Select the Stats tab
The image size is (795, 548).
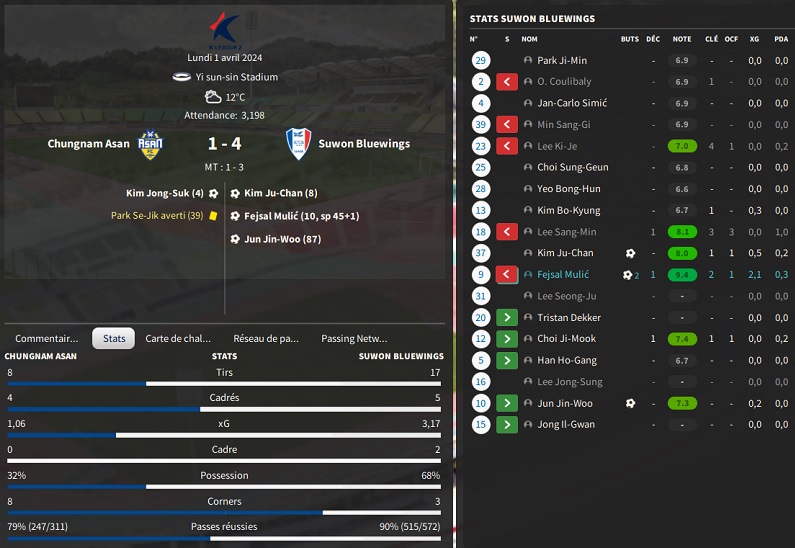(114, 338)
